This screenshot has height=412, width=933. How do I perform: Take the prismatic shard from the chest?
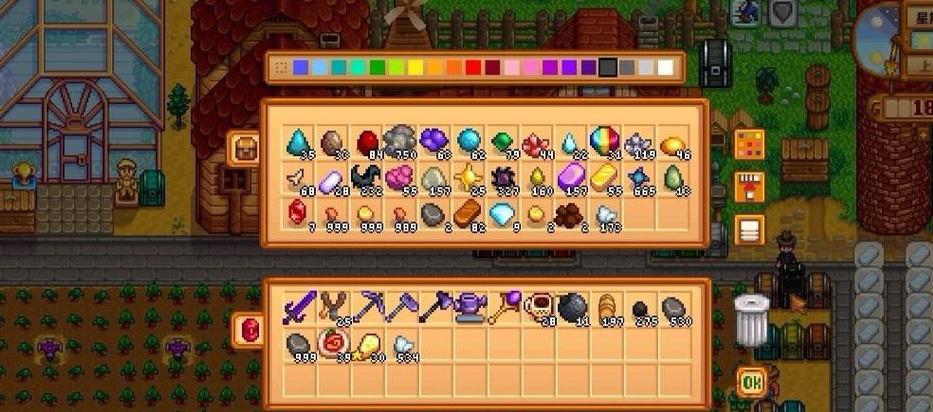603,142
